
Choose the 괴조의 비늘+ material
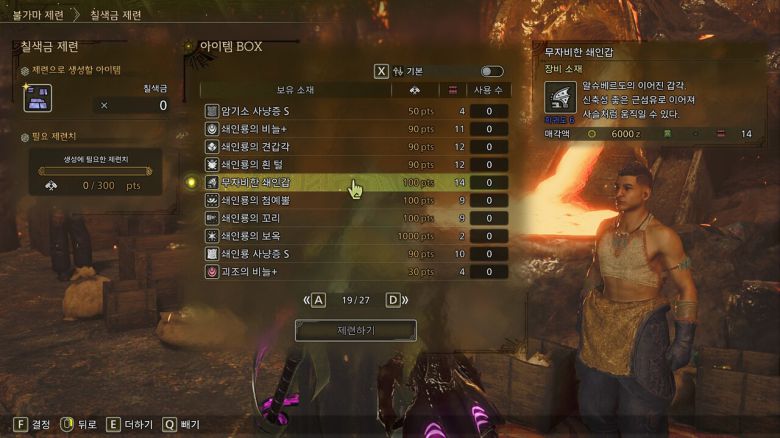pyautogui.click(x=300, y=272)
